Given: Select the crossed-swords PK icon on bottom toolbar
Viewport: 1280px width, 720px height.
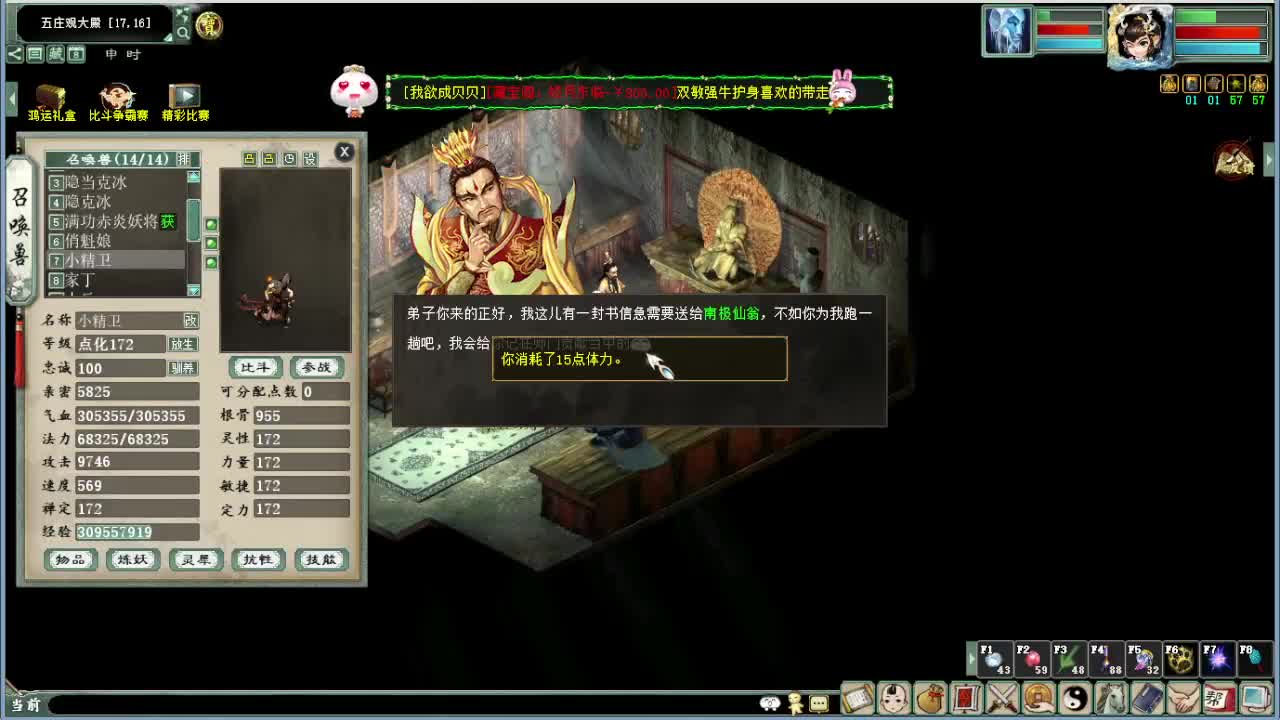Looking at the screenshot, I should (x=1004, y=698).
